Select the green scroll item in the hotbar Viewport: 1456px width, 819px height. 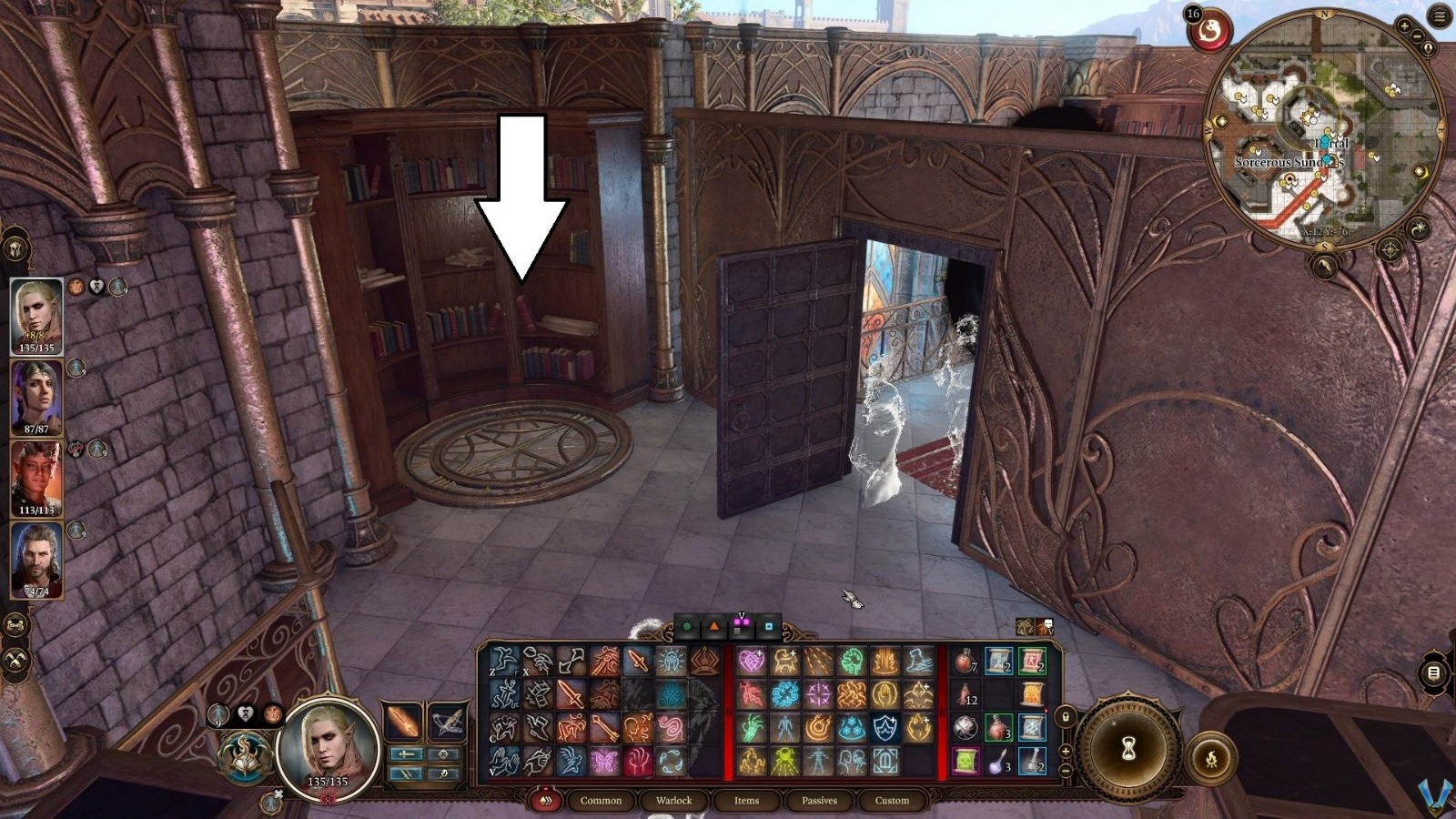(x=966, y=761)
